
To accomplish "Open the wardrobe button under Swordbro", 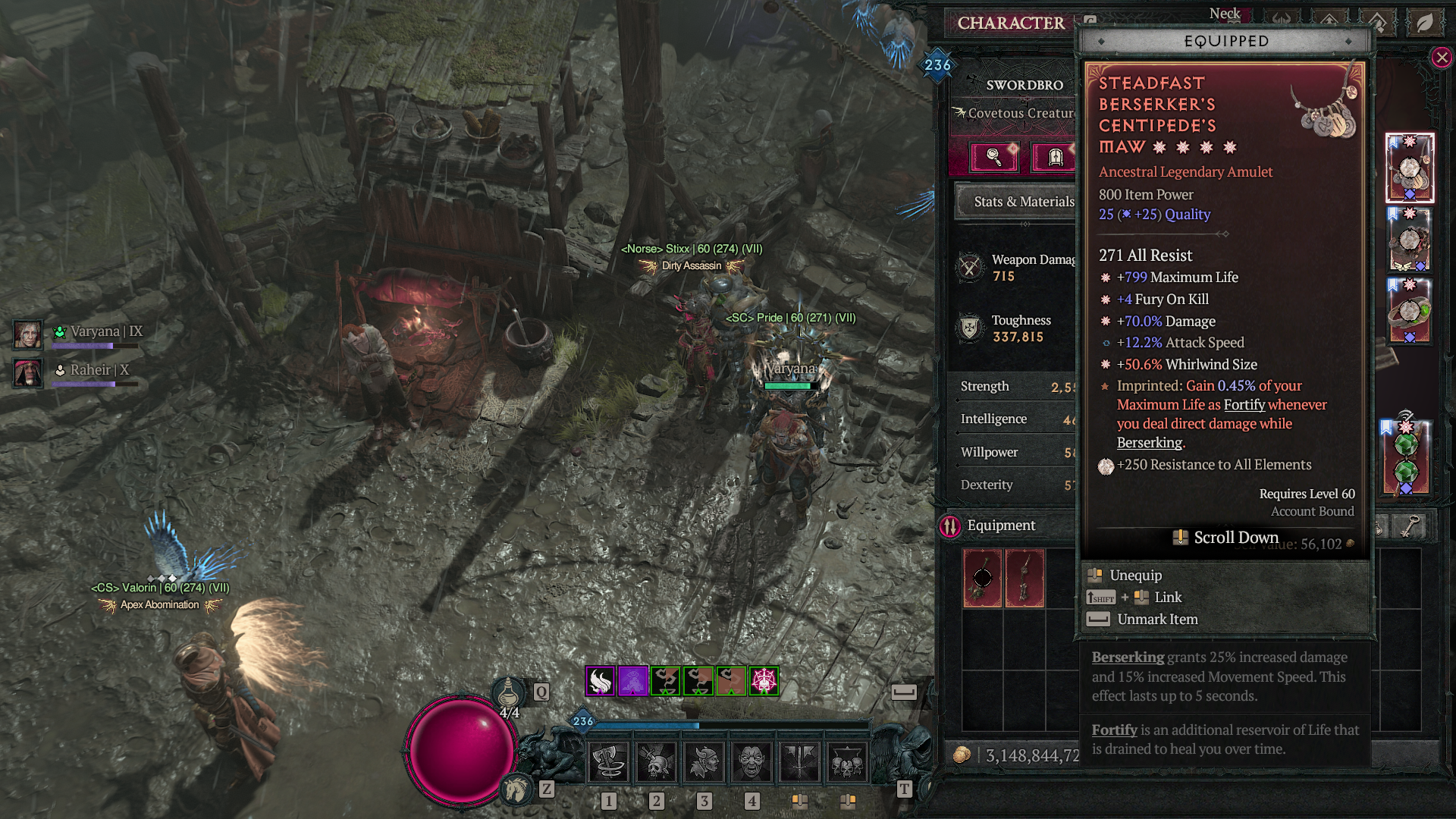I will [1055, 157].
